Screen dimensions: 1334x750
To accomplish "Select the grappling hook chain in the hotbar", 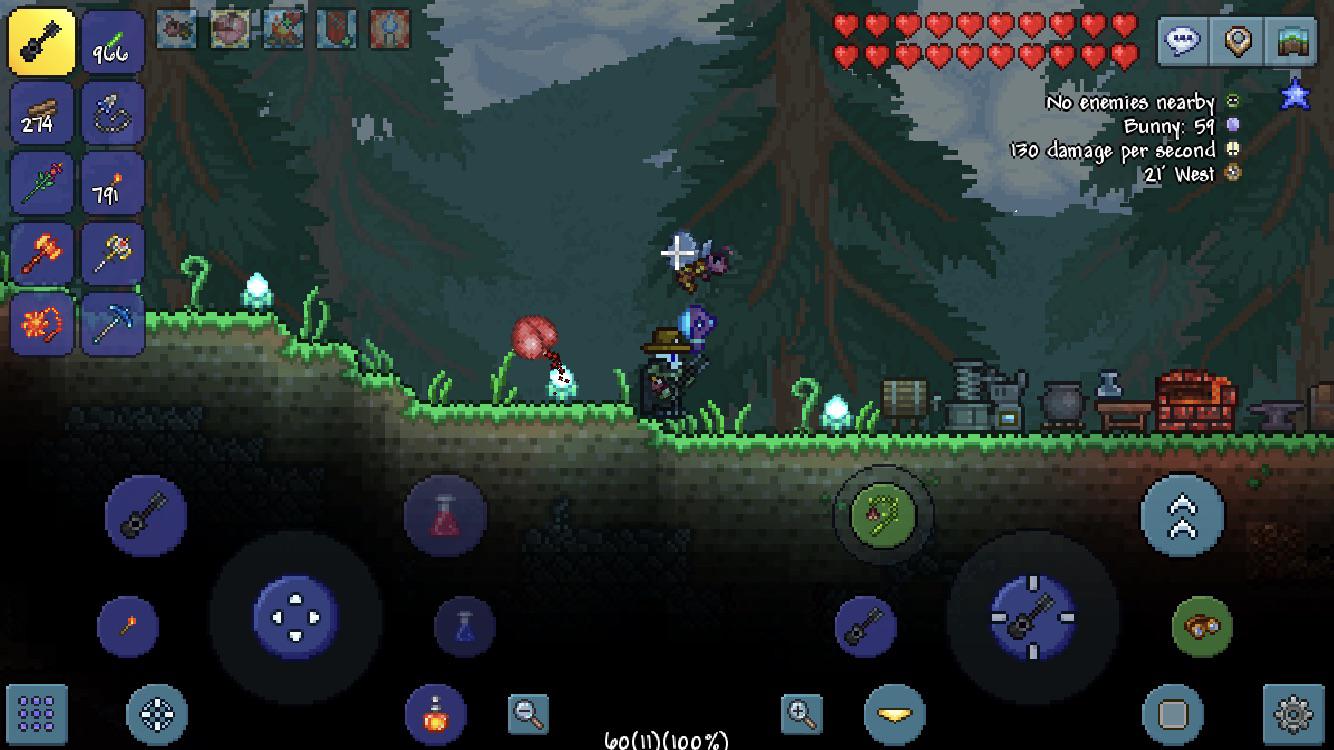I will tap(113, 113).
